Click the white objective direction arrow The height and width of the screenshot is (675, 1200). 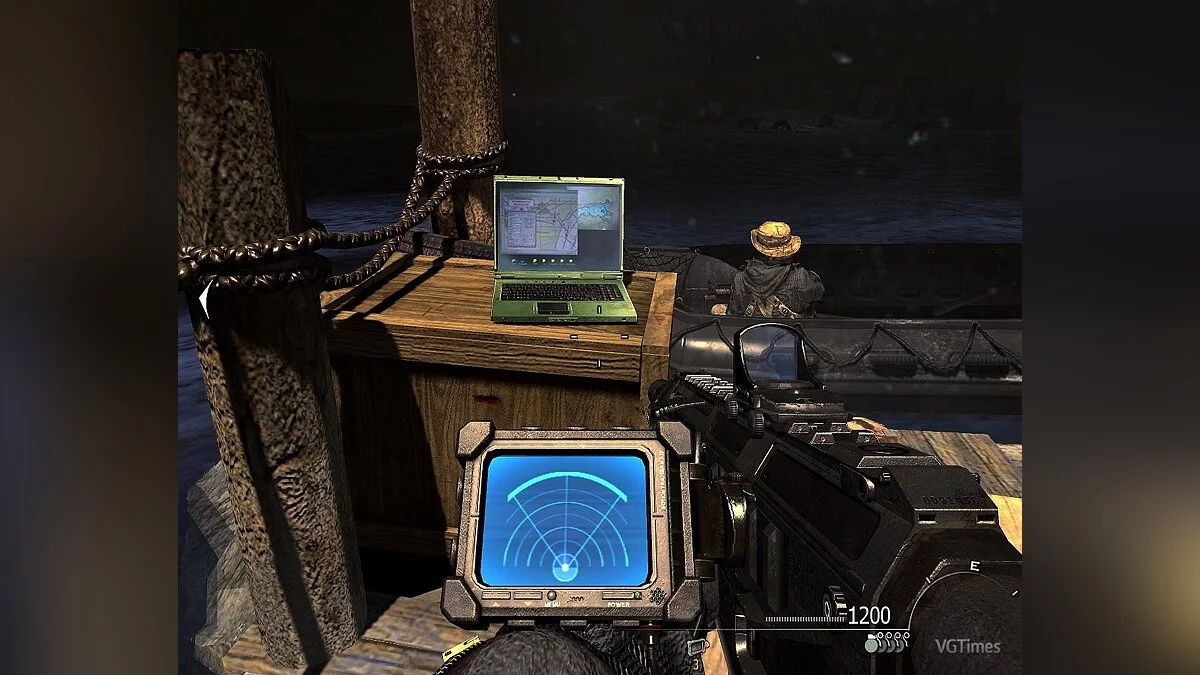(205, 300)
